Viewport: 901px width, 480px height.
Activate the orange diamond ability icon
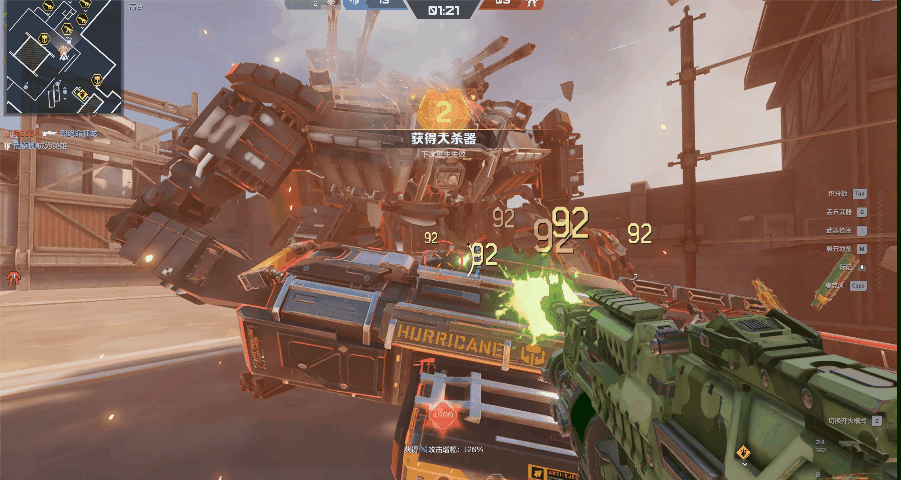(743, 453)
